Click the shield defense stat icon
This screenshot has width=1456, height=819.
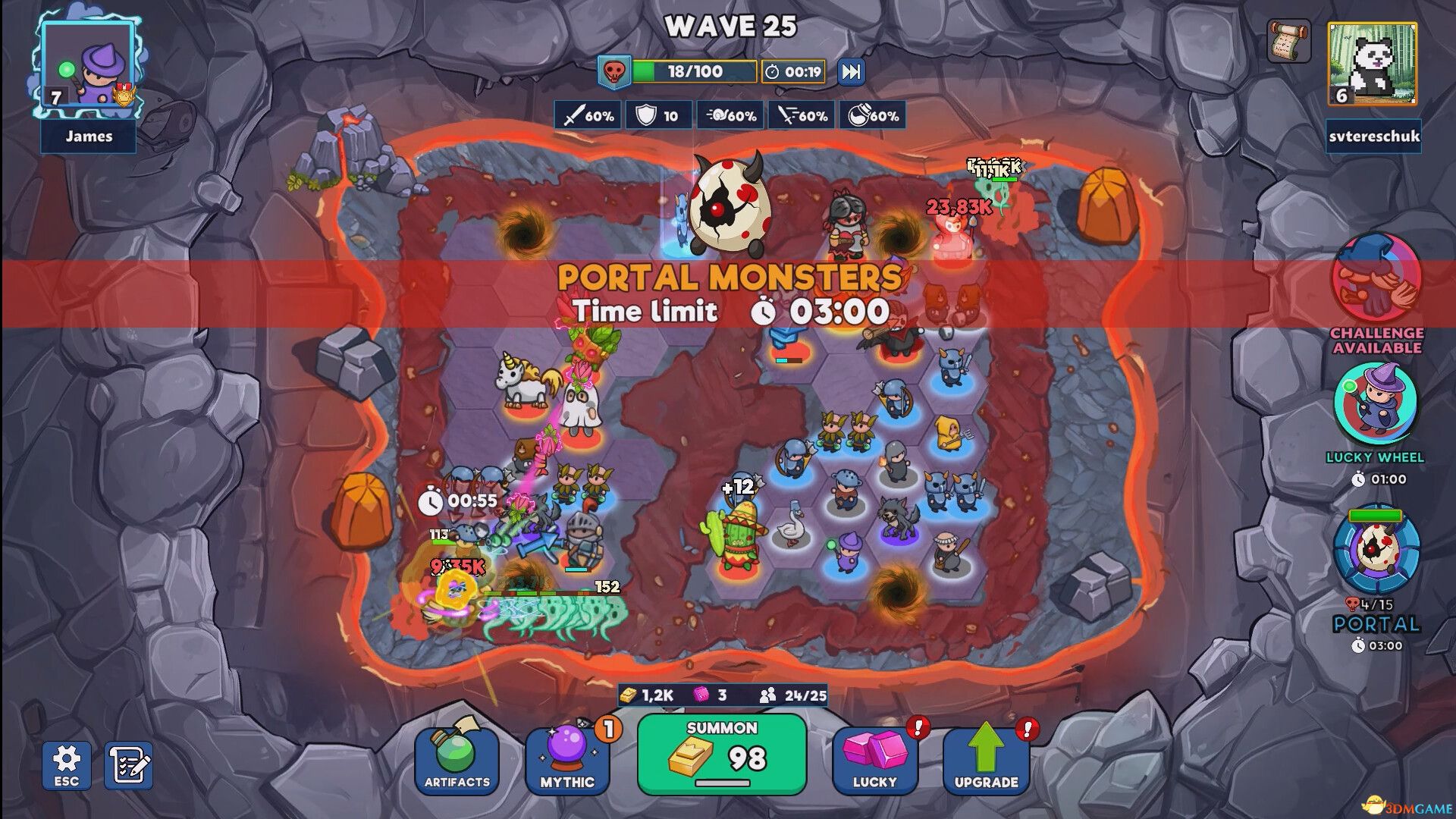[657, 115]
